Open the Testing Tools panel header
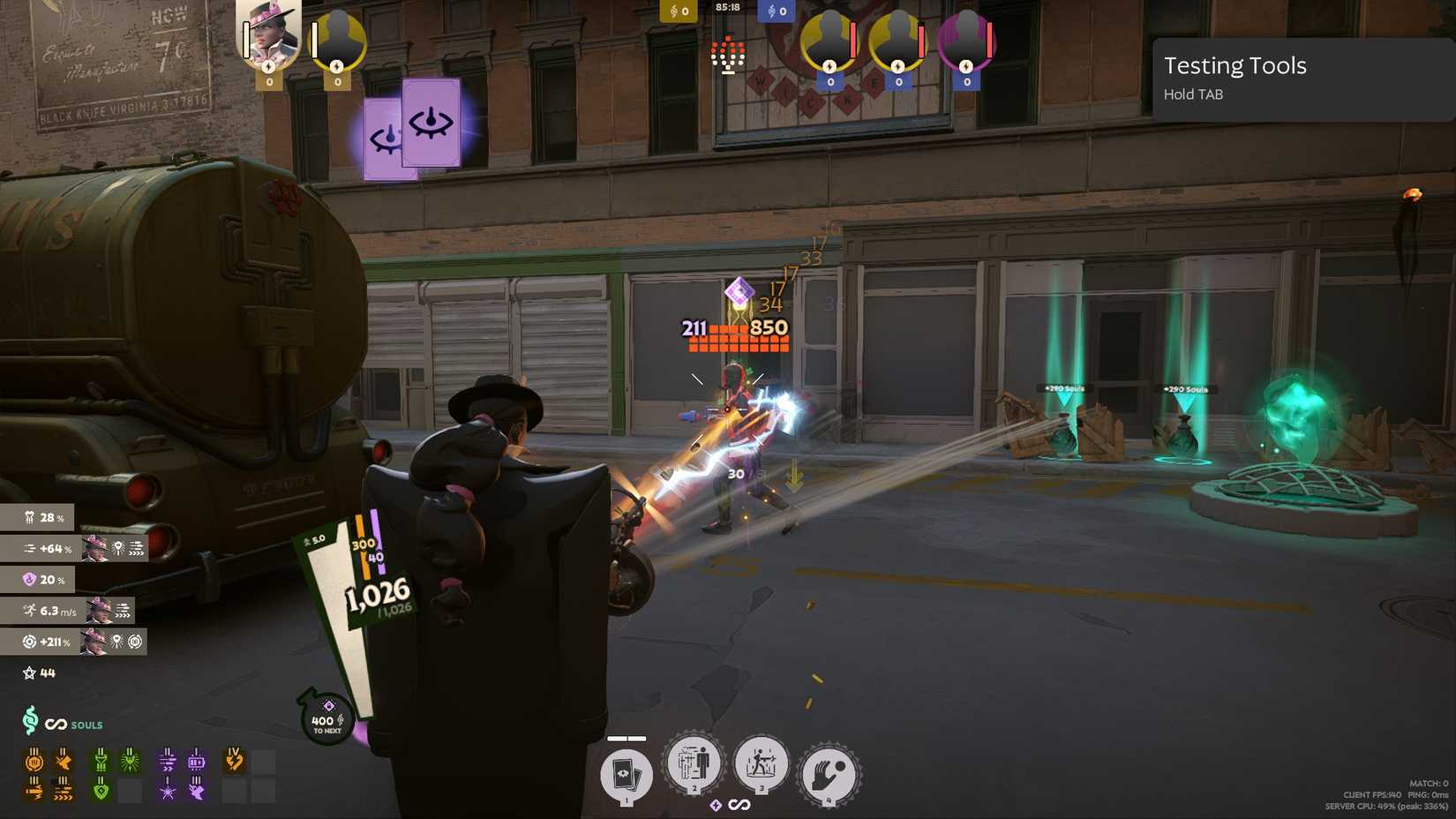Screen dimensions: 1456x819 point(1235,65)
